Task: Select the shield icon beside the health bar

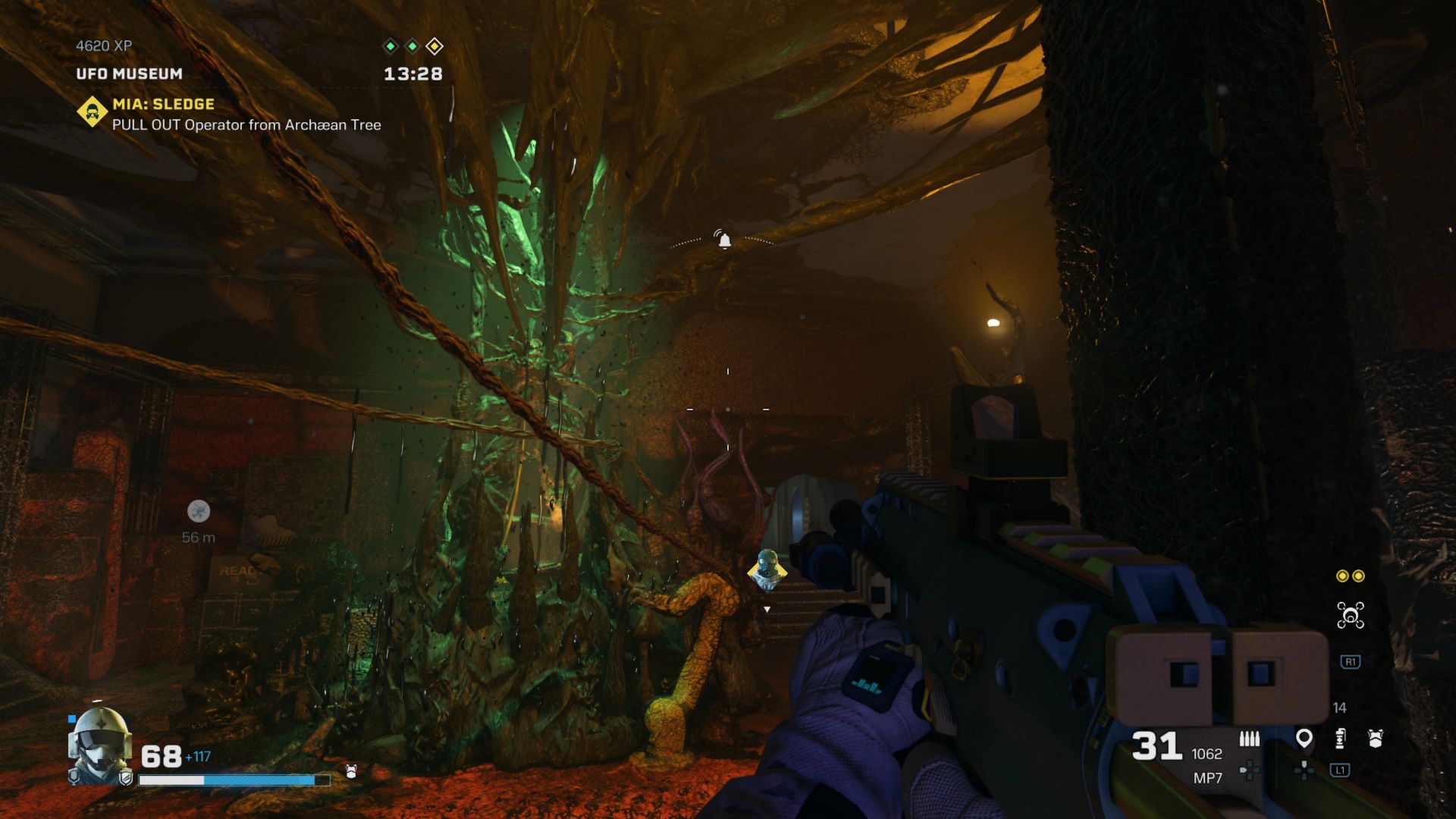Action: pyautogui.click(x=127, y=779)
